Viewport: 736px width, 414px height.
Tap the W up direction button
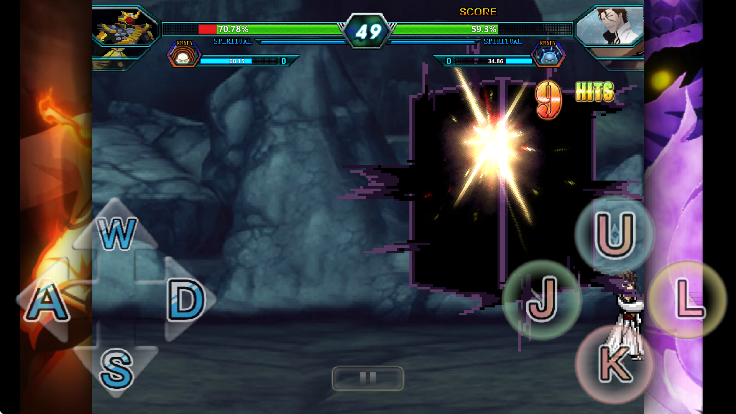pos(117,235)
